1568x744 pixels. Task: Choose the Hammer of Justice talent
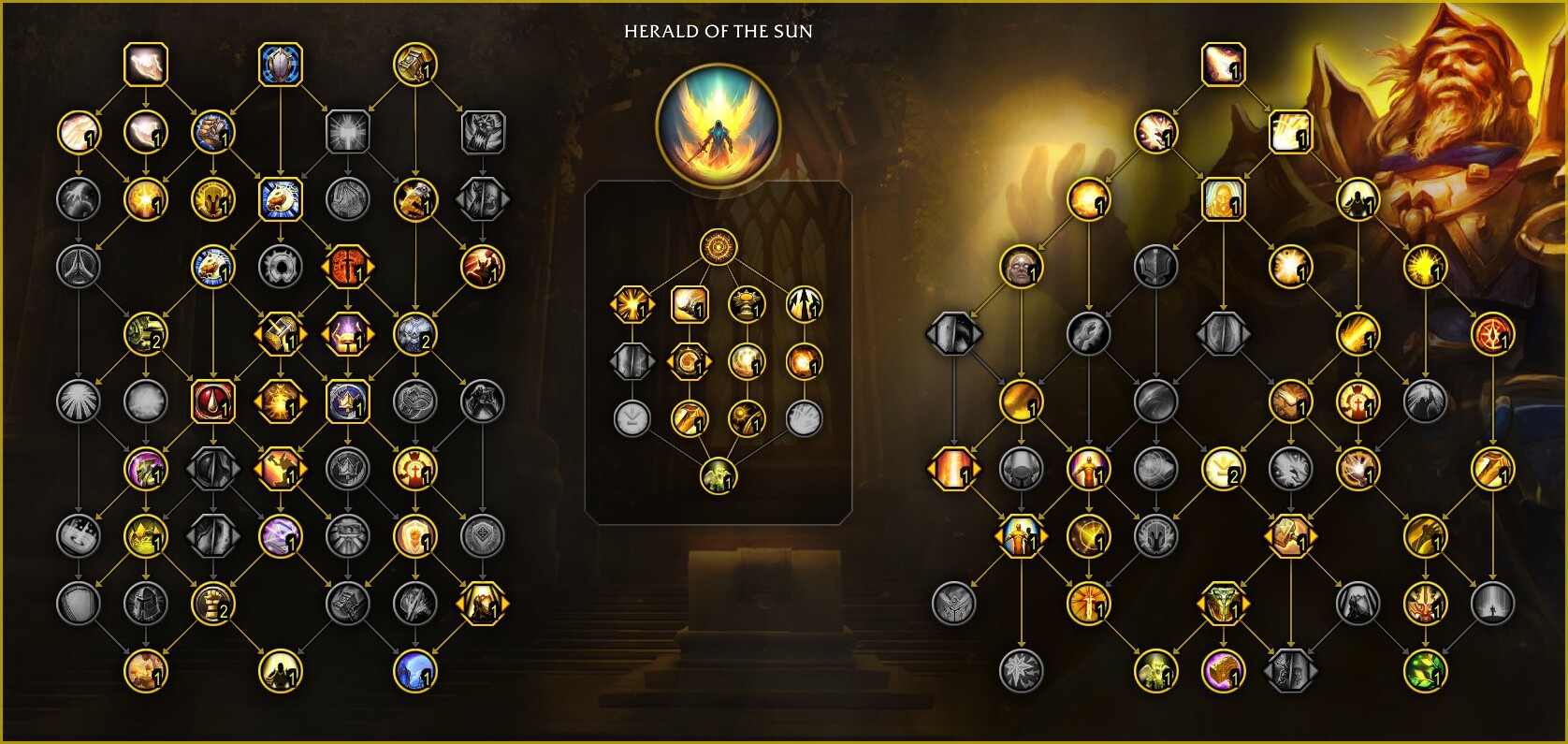click(x=415, y=65)
